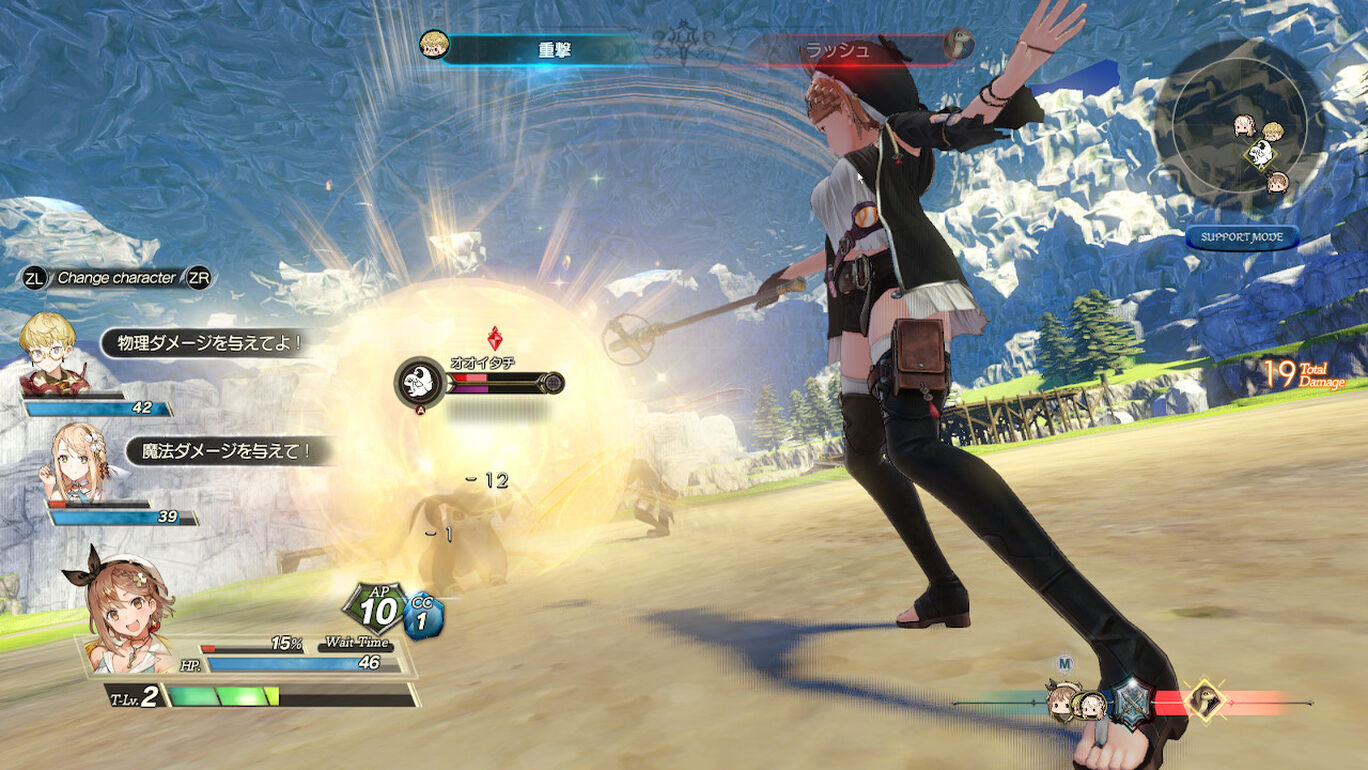Click the circular minimap

pyautogui.click(x=1239, y=126)
